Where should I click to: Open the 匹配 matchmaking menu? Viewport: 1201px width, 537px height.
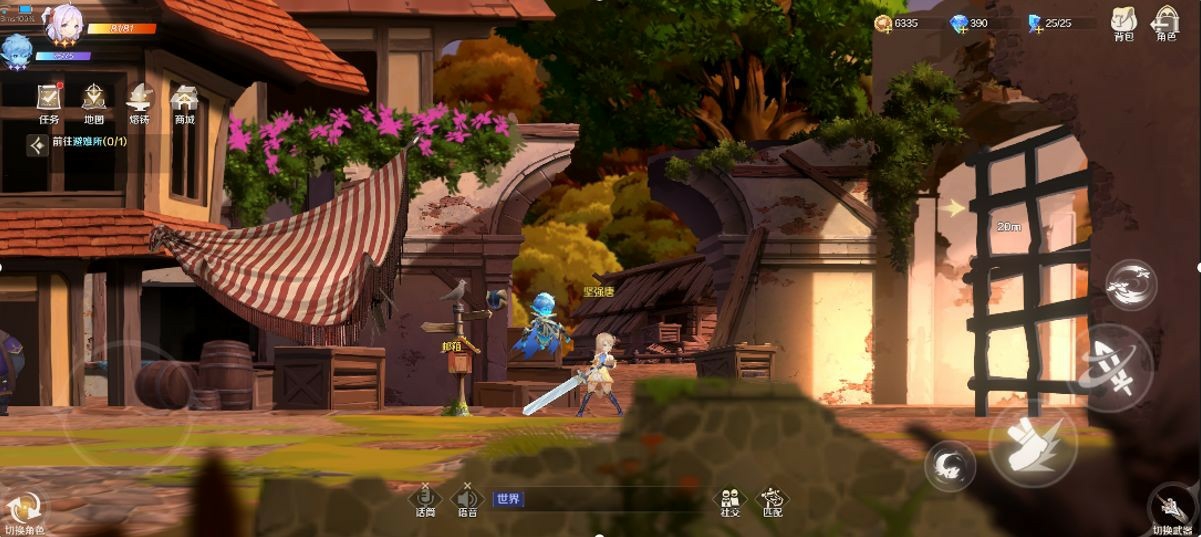772,499
